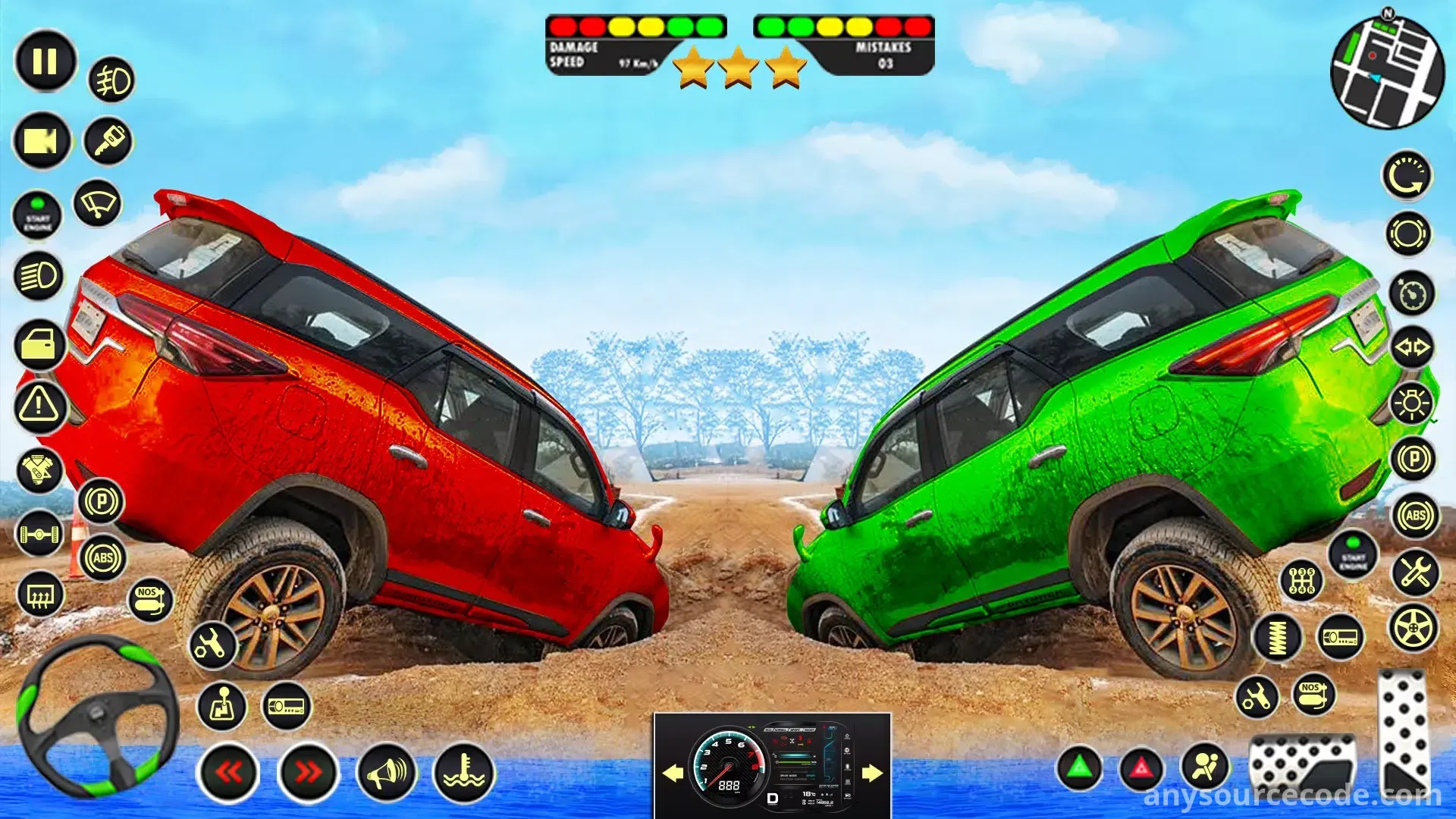Pause the game
1456x819 pixels.
click(x=45, y=61)
